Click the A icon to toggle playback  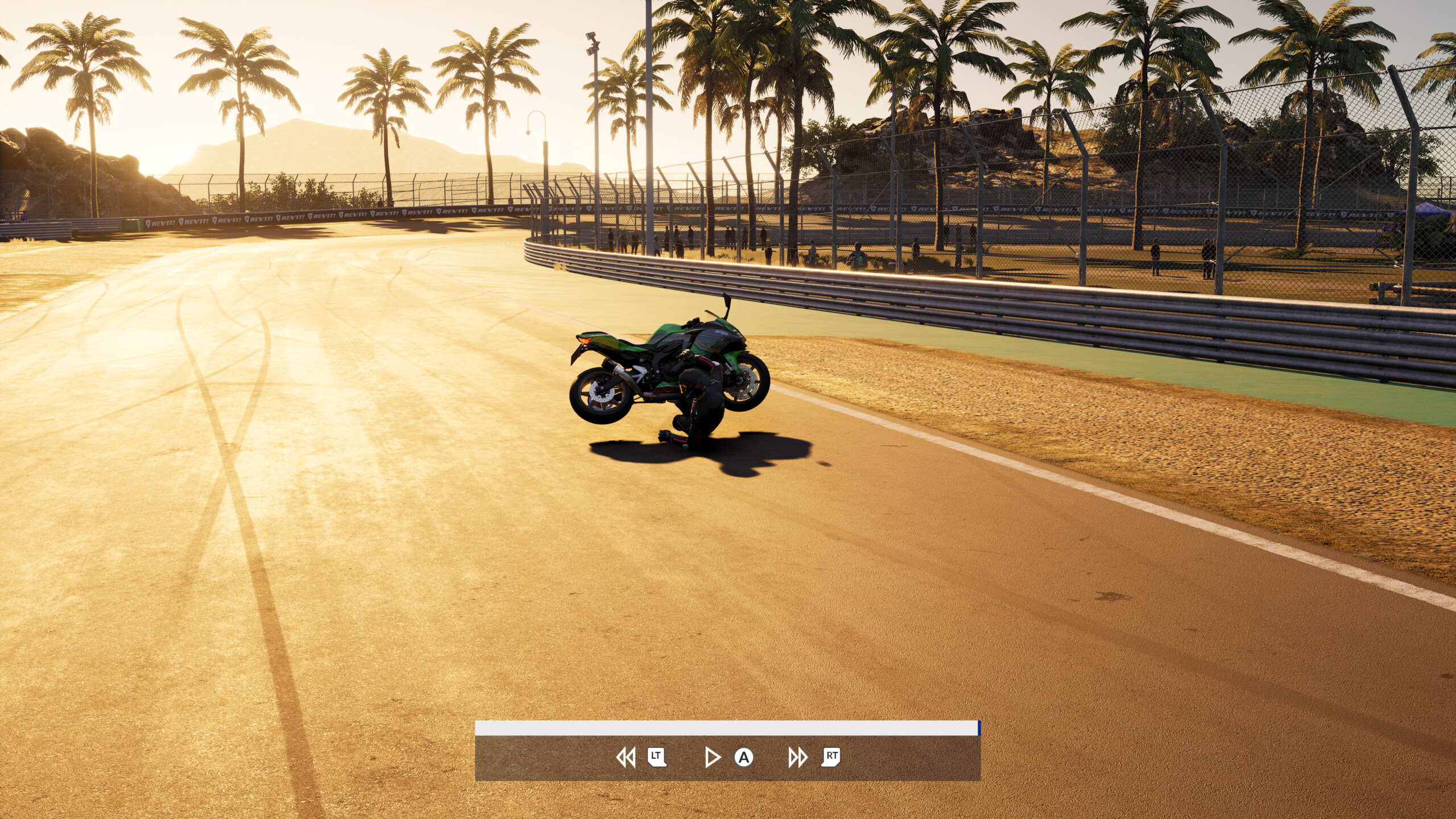[x=744, y=757]
